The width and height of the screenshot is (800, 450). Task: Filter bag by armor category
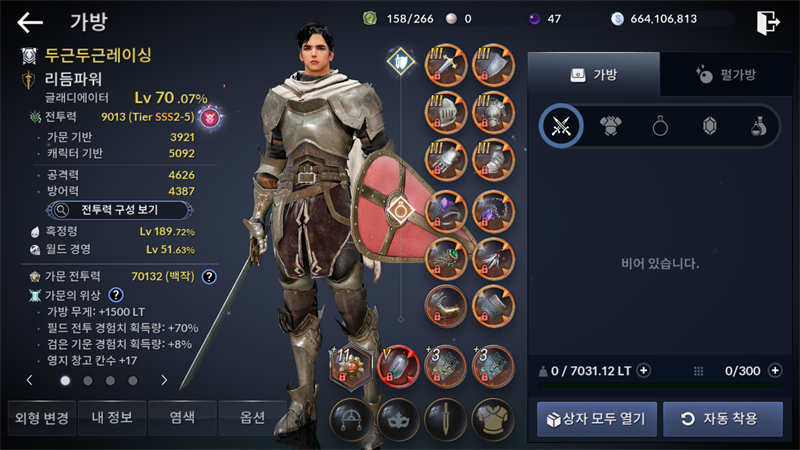610,126
